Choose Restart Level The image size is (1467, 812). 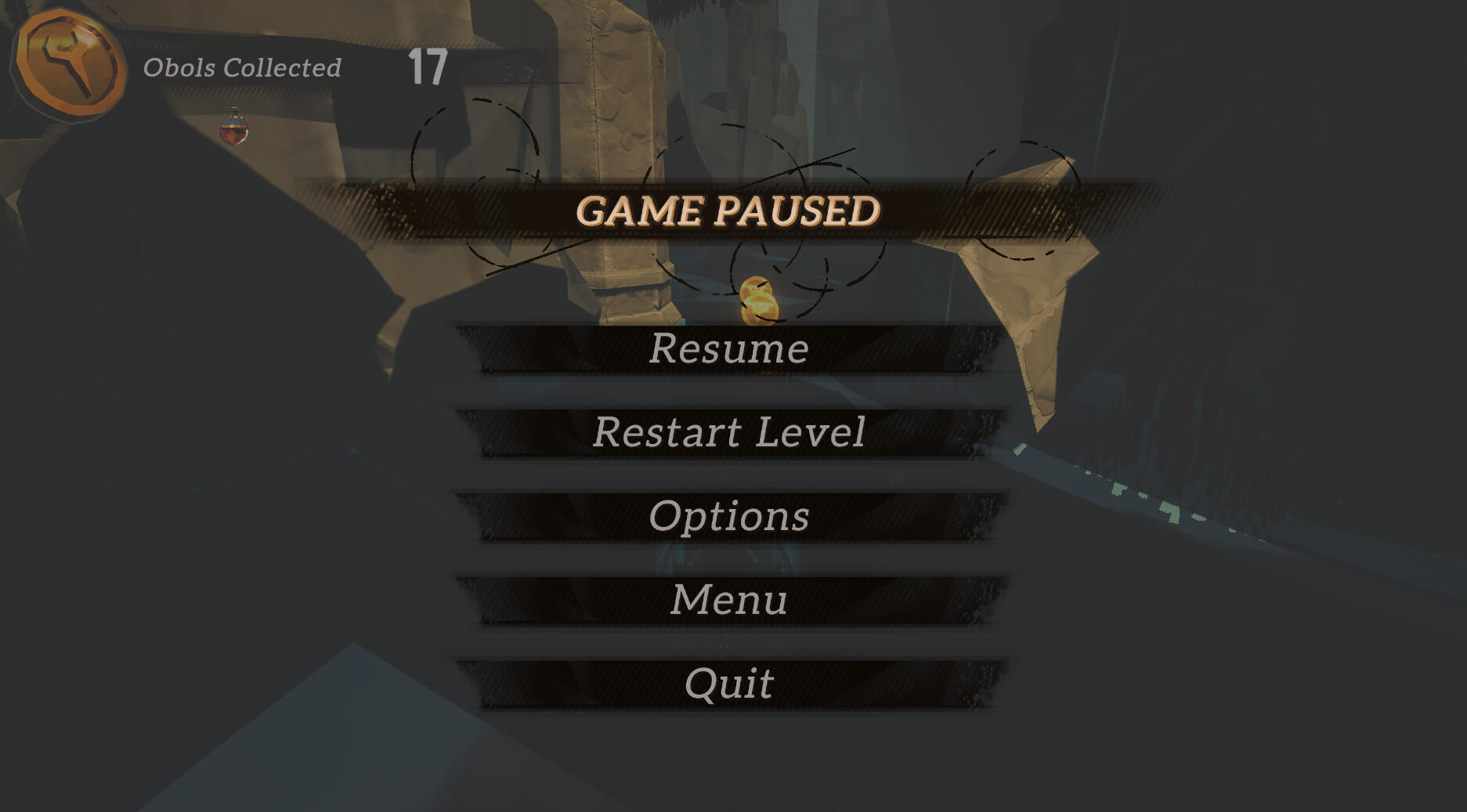click(x=729, y=432)
